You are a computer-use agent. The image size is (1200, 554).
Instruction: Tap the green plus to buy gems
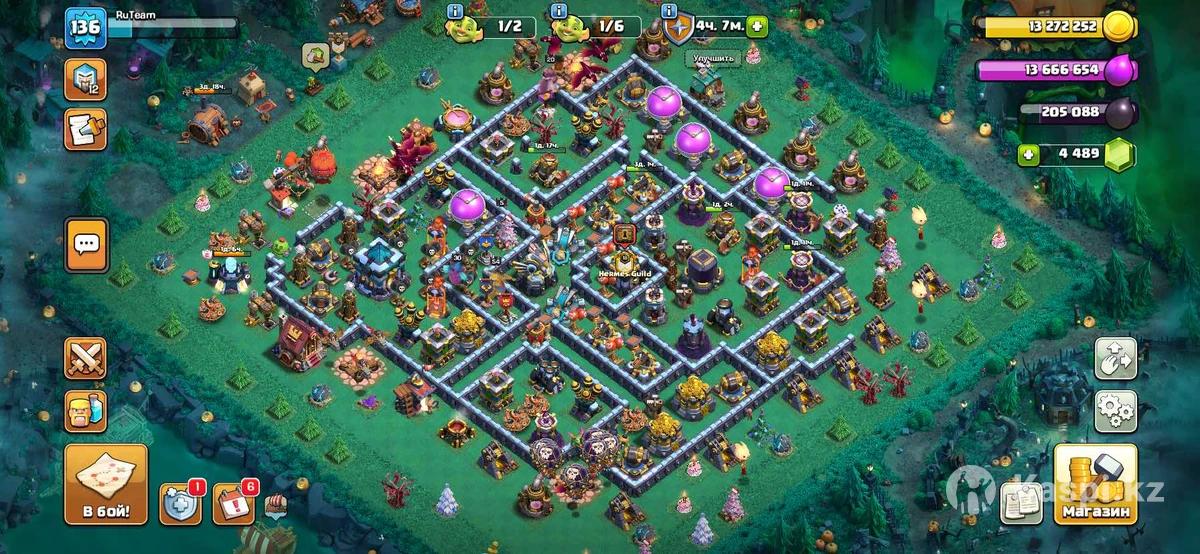(x=1028, y=154)
